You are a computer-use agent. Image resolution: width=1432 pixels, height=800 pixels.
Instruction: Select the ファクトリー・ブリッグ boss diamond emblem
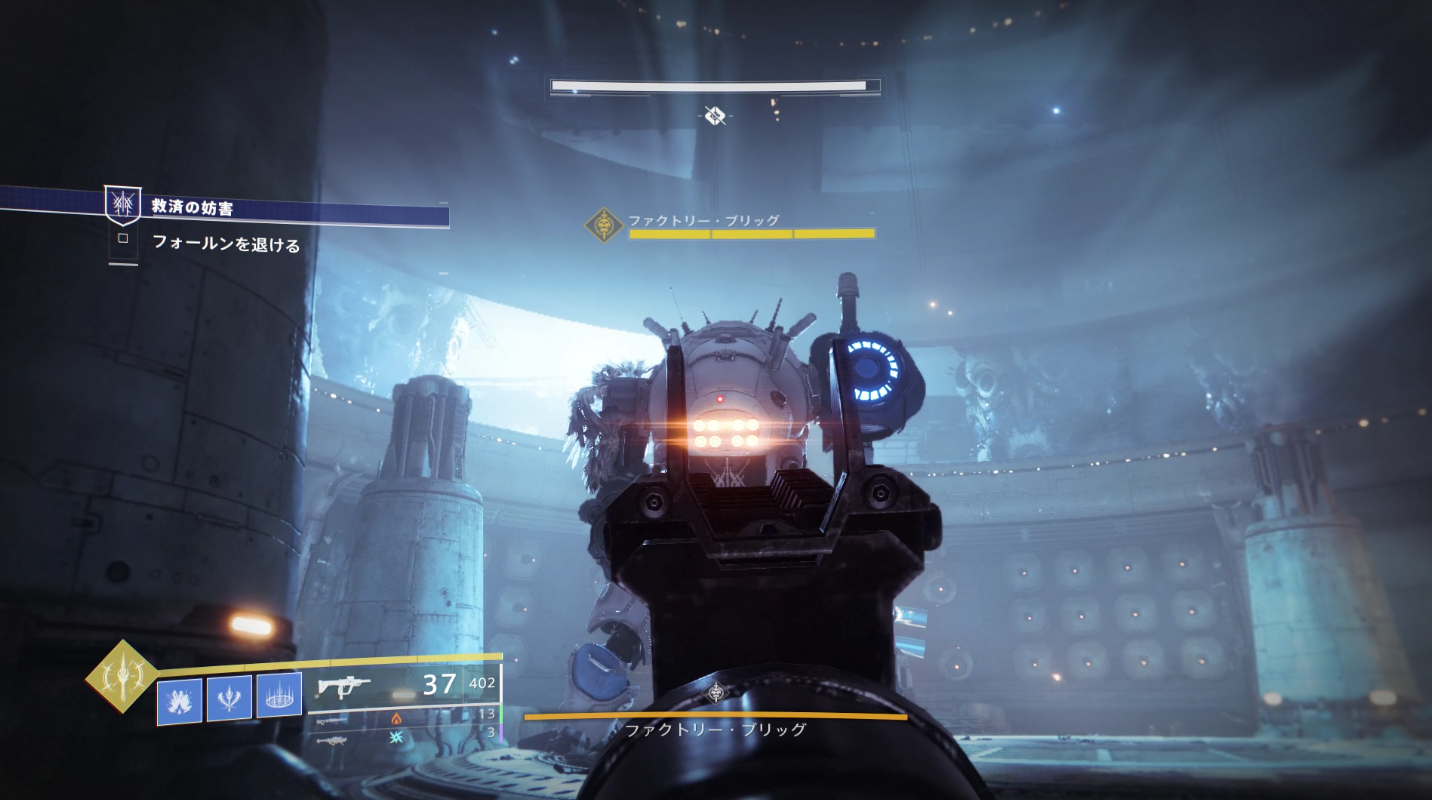point(603,225)
